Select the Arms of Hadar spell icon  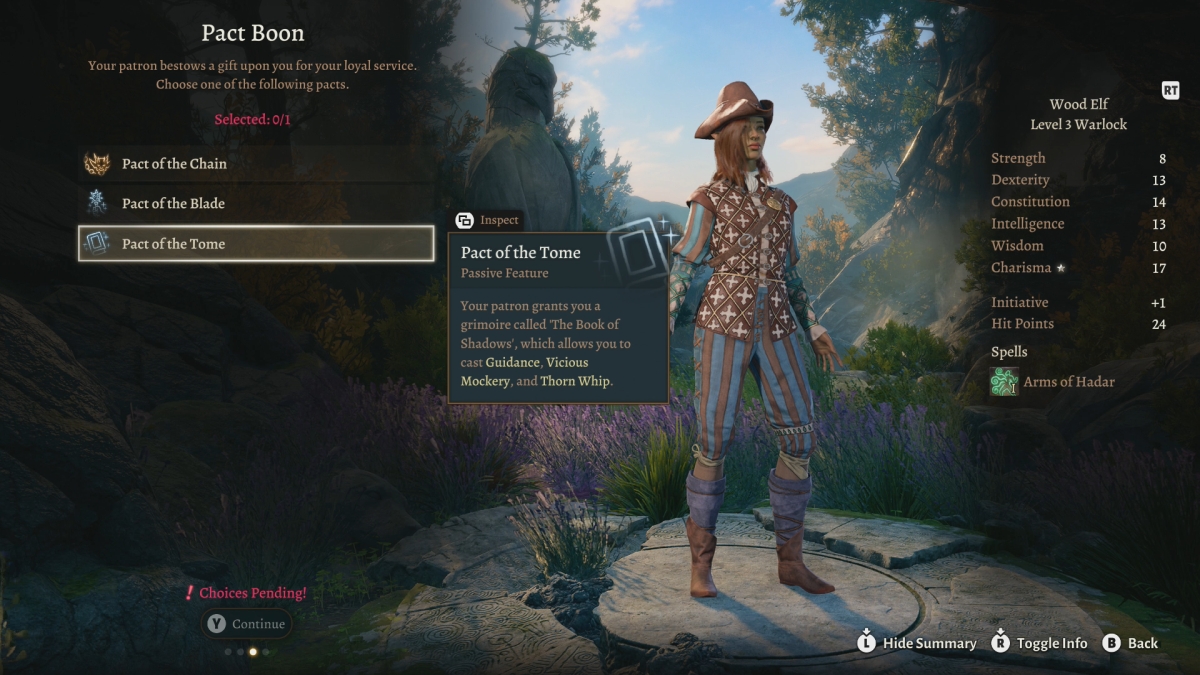[x=1004, y=382]
